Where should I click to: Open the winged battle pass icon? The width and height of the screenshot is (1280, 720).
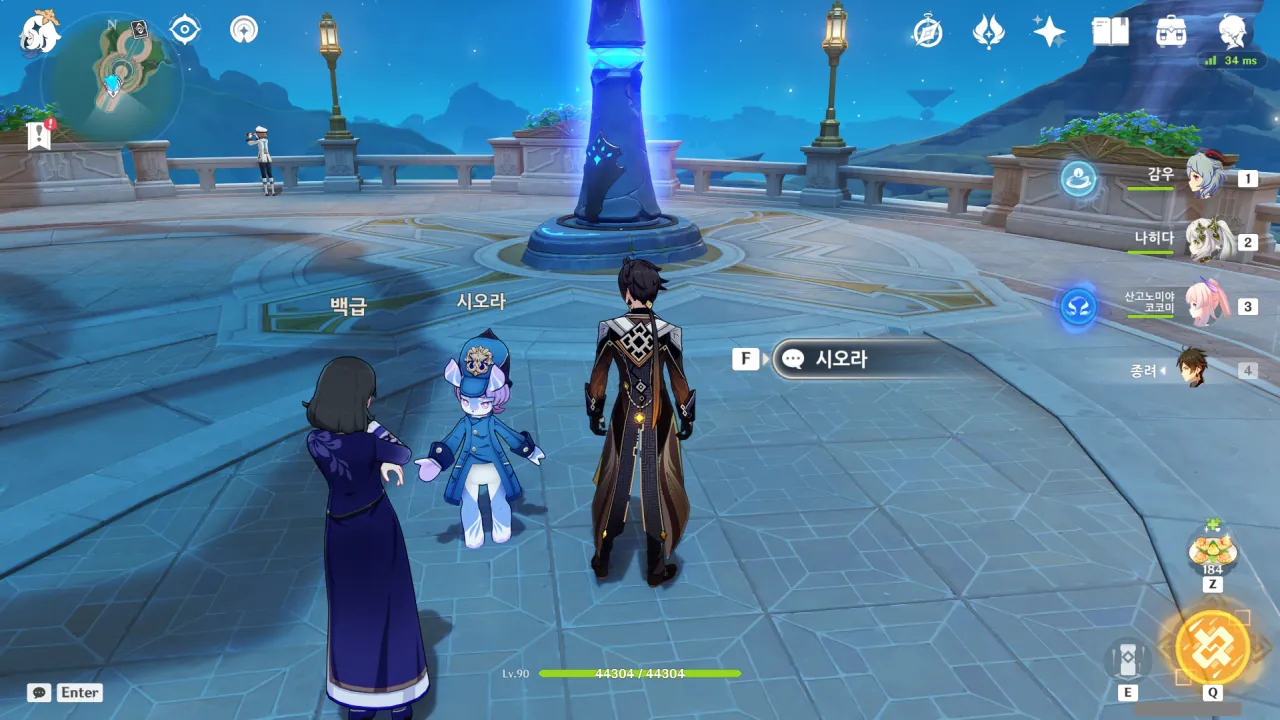988,32
